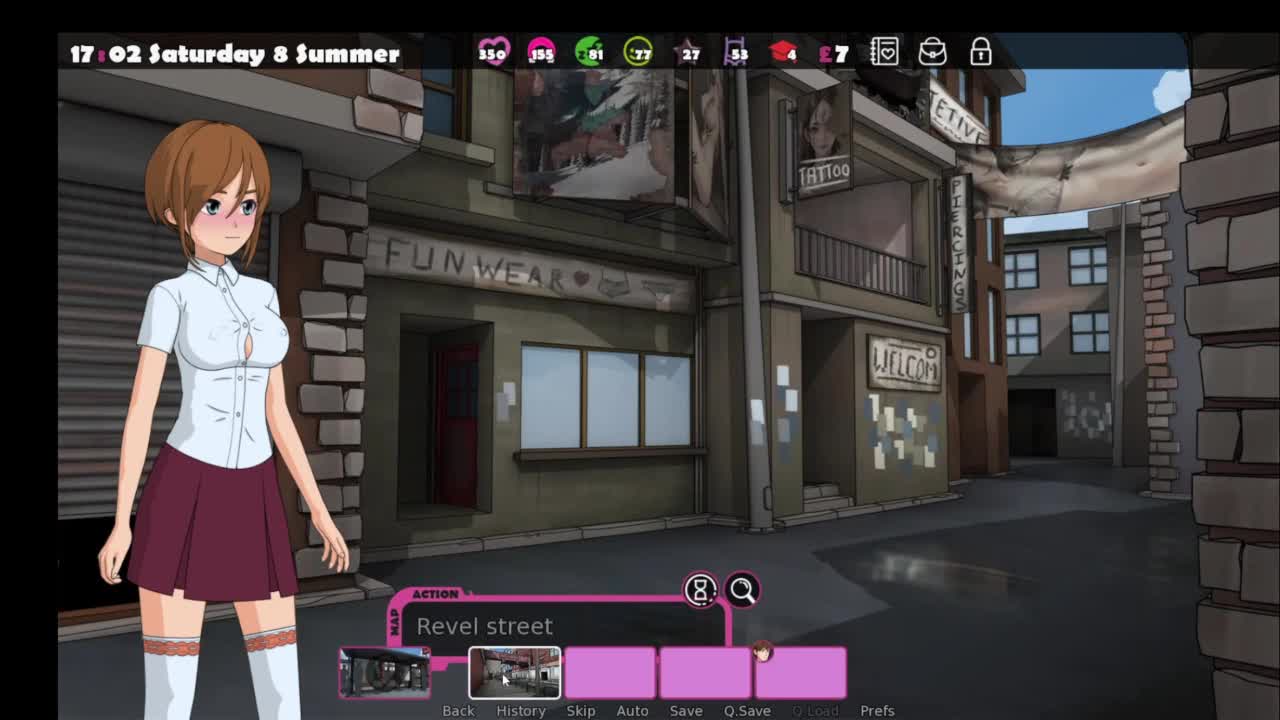The width and height of the screenshot is (1280, 720).
Task: Click the hourglass wait button
Action: [x=700, y=590]
